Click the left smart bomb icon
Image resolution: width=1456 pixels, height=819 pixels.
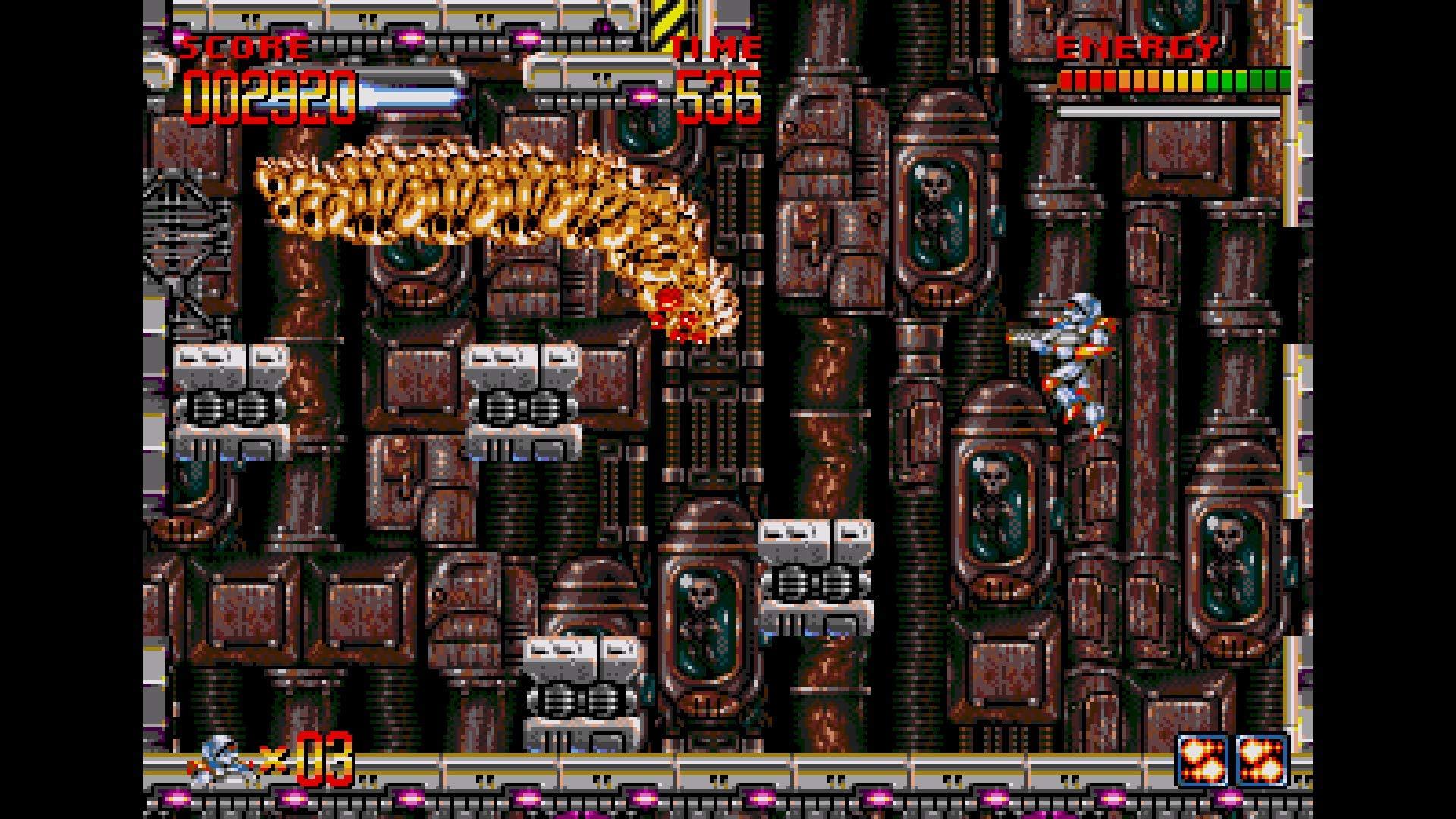pyautogui.click(x=1203, y=758)
